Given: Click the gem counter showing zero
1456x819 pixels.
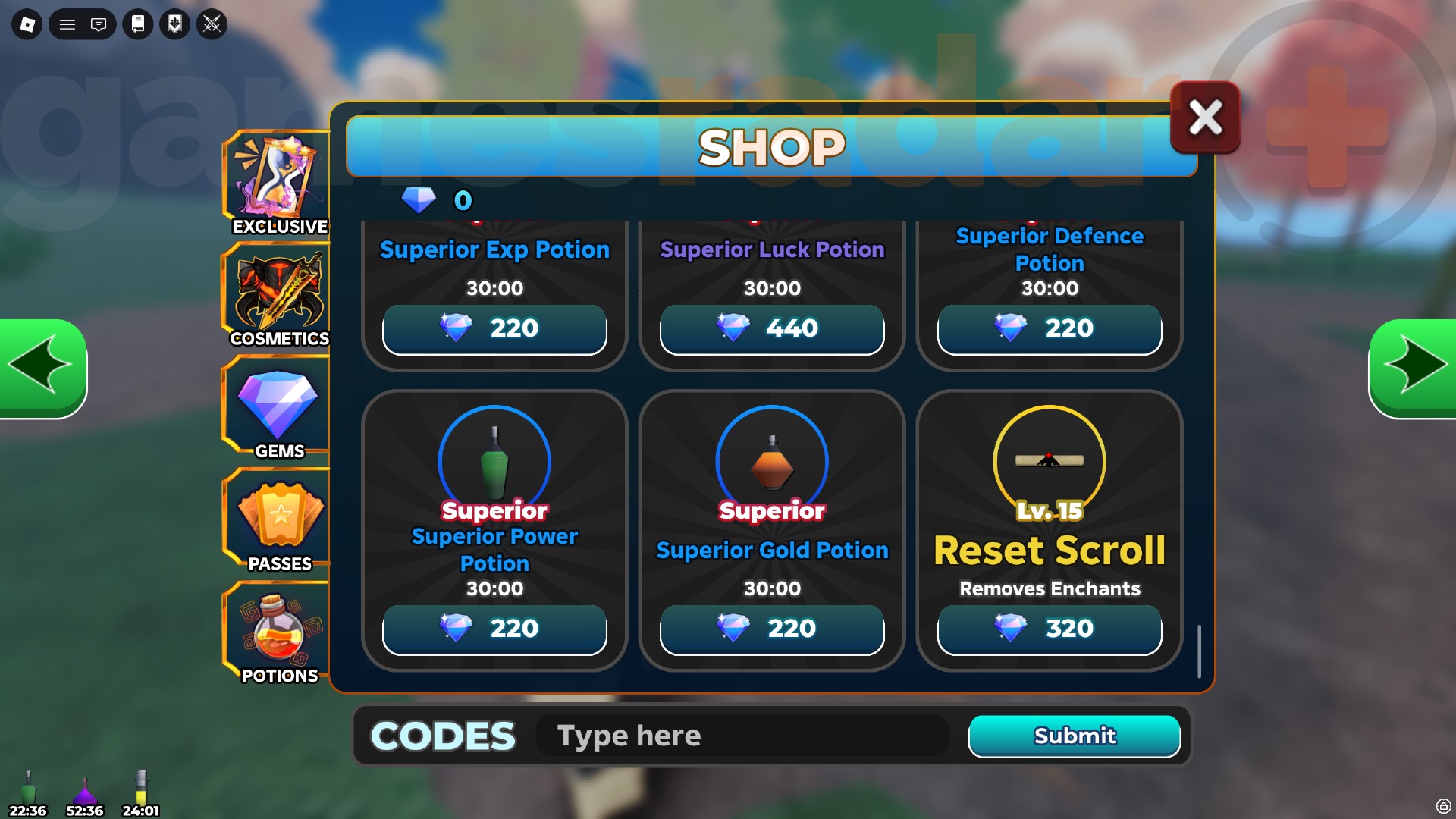Looking at the screenshot, I should tap(440, 200).
